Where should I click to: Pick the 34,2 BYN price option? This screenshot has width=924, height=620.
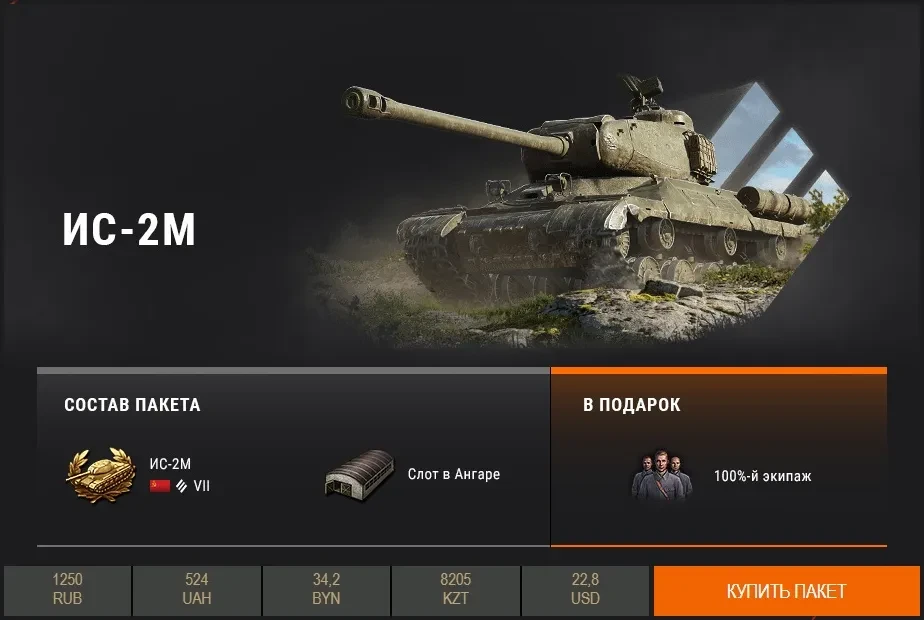(x=326, y=590)
